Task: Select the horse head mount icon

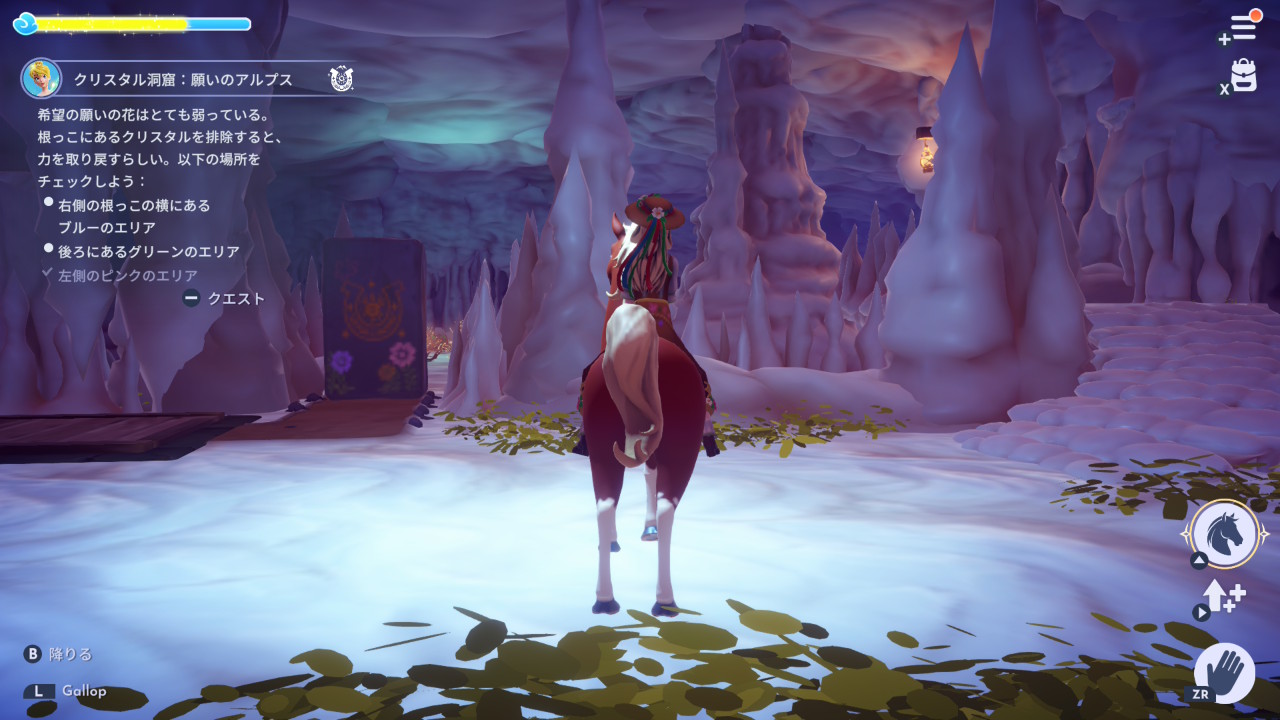Action: click(1225, 533)
